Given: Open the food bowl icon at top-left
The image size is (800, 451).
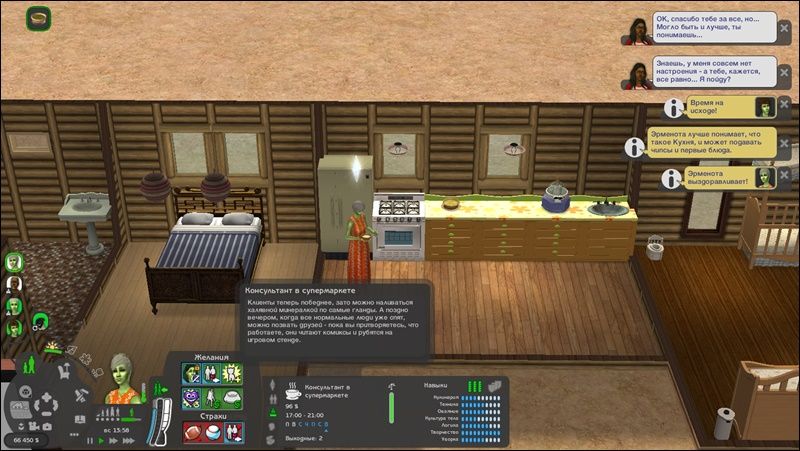Looking at the screenshot, I should [x=39, y=17].
